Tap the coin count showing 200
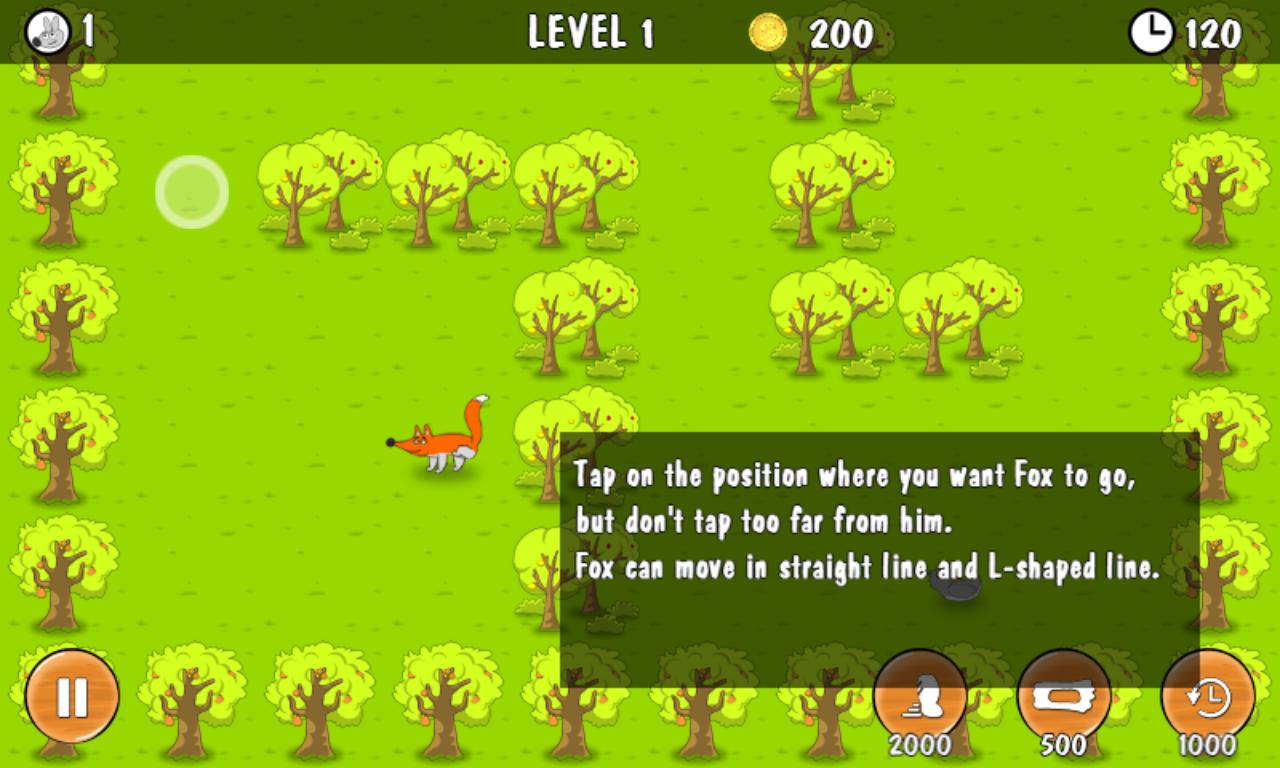Viewport: 1280px width, 768px height. (840, 35)
